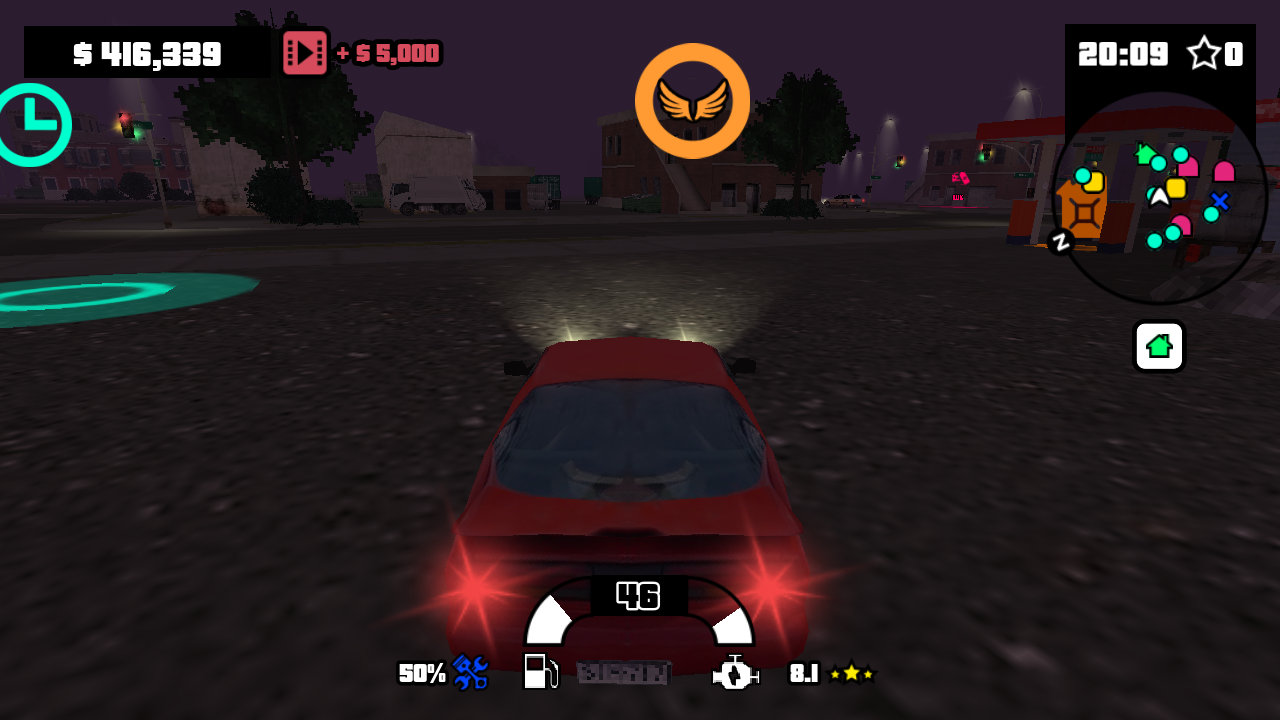Select the blue X marker on the minimap
This screenshot has width=1280, height=720.
tap(1218, 201)
